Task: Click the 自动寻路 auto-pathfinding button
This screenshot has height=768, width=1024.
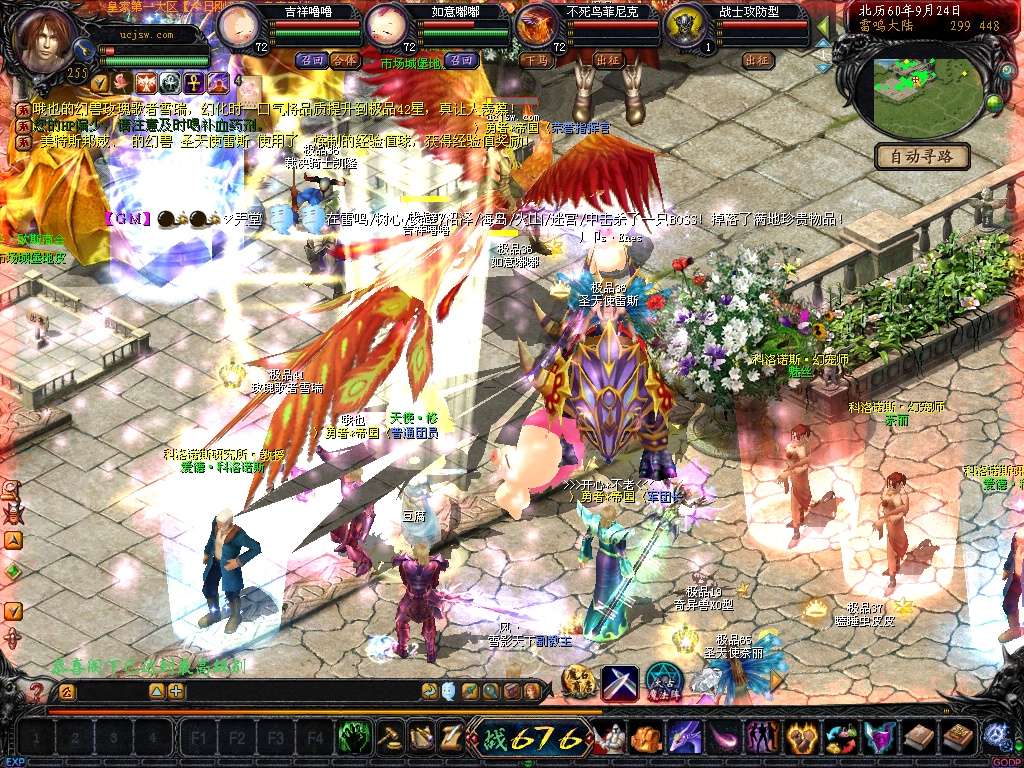Action: click(922, 156)
